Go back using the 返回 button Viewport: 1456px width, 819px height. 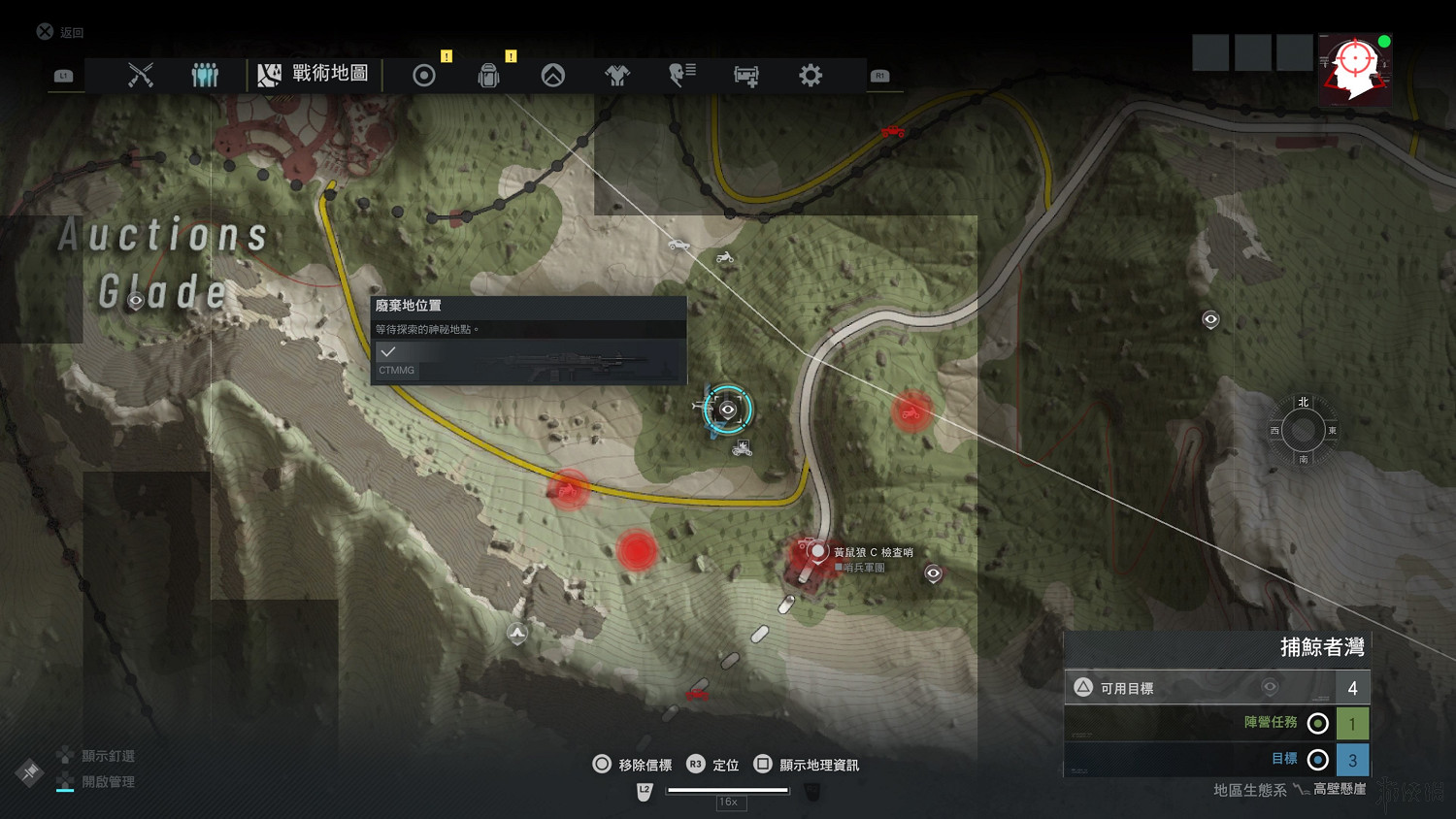pyautogui.click(x=61, y=32)
